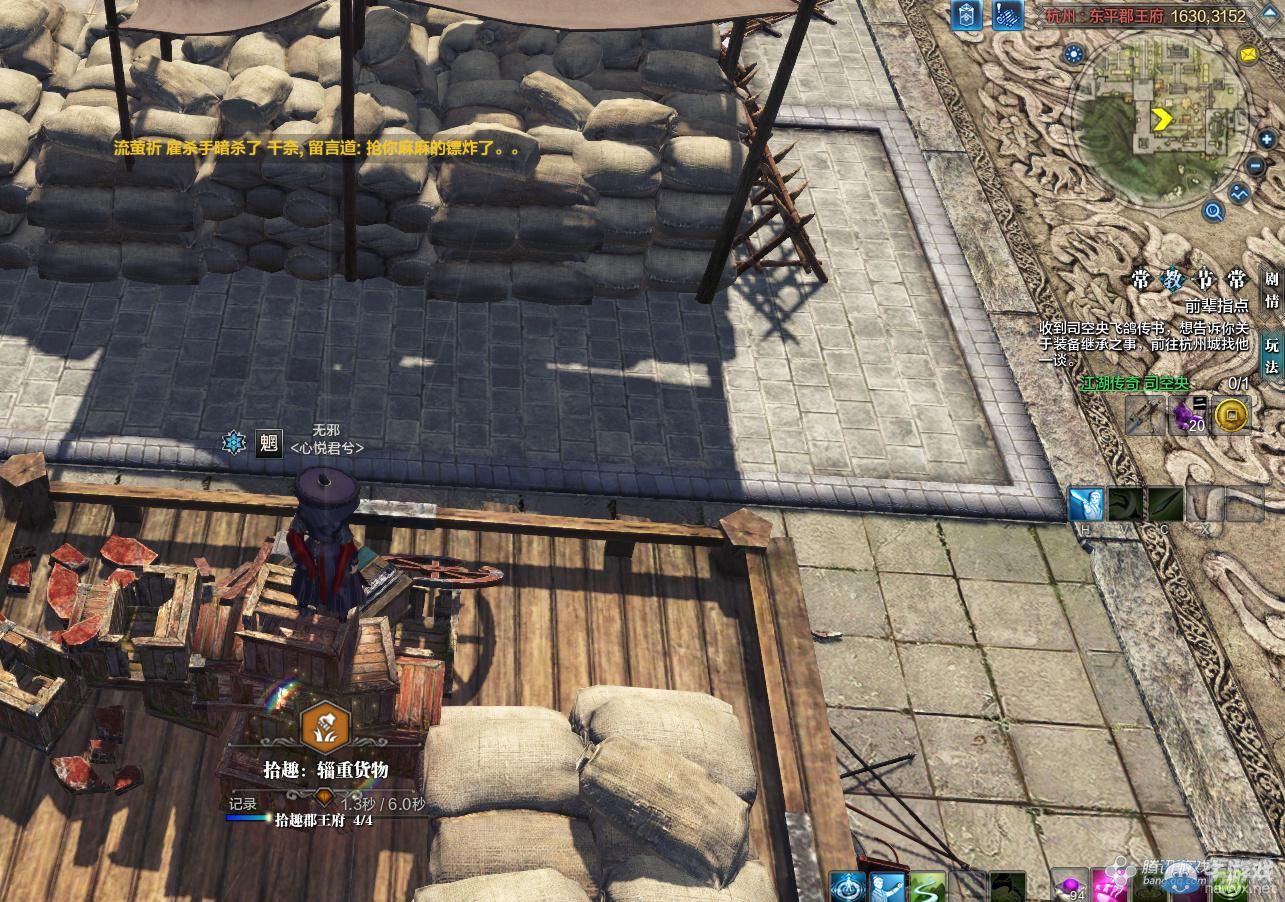Switch to the 剧情 quest tab
This screenshot has height=902, width=1285.
click(x=1271, y=290)
